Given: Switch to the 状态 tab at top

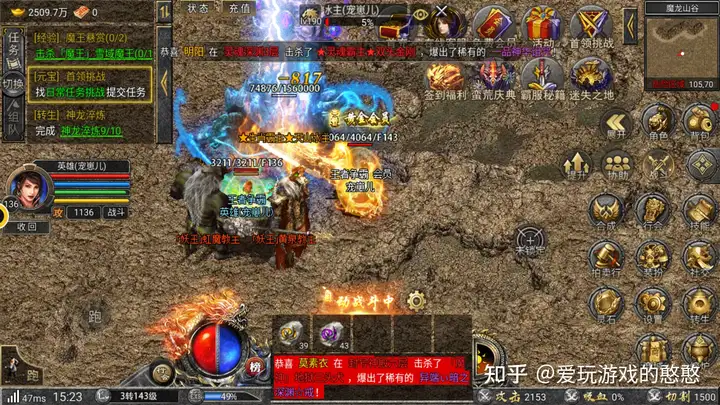Looking at the screenshot, I should pos(198,8).
